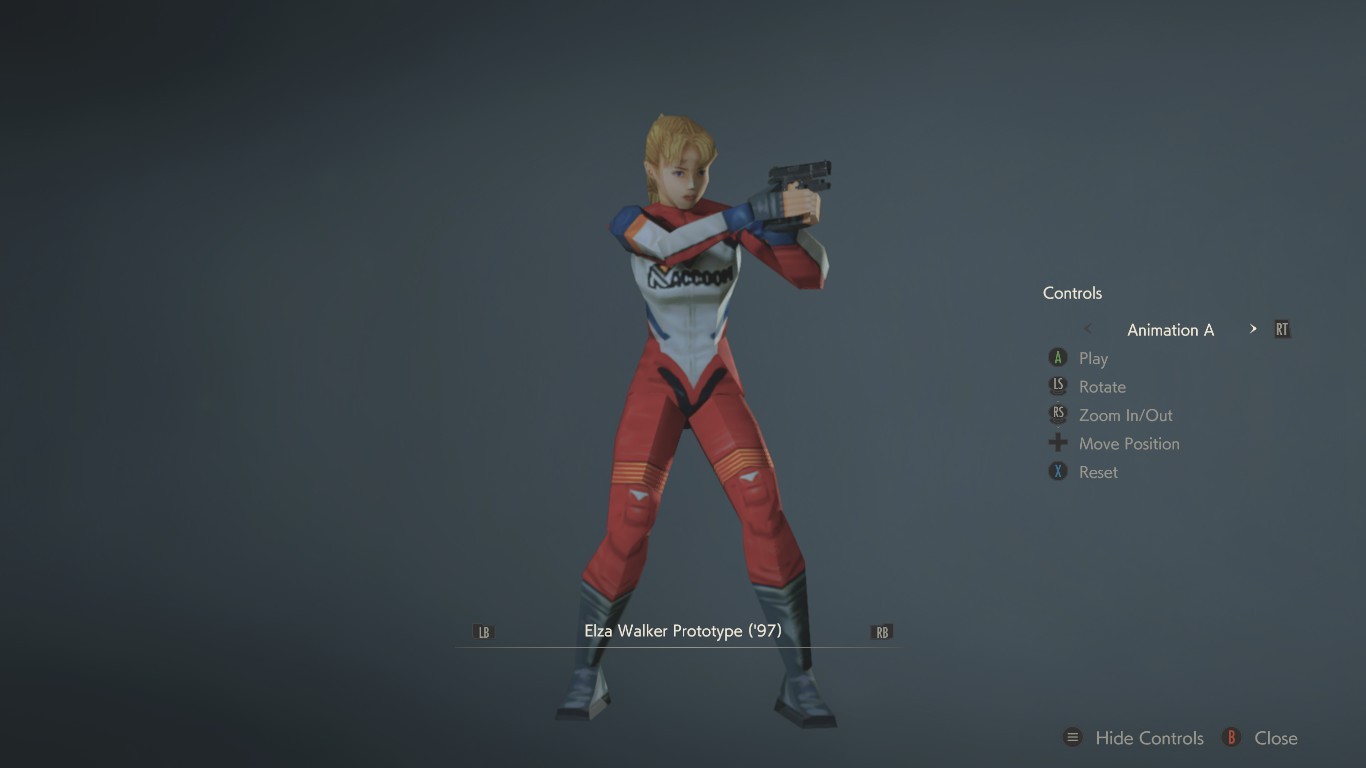
Task: Click the menu icon beside Hide Controls
Action: [x=1072, y=737]
